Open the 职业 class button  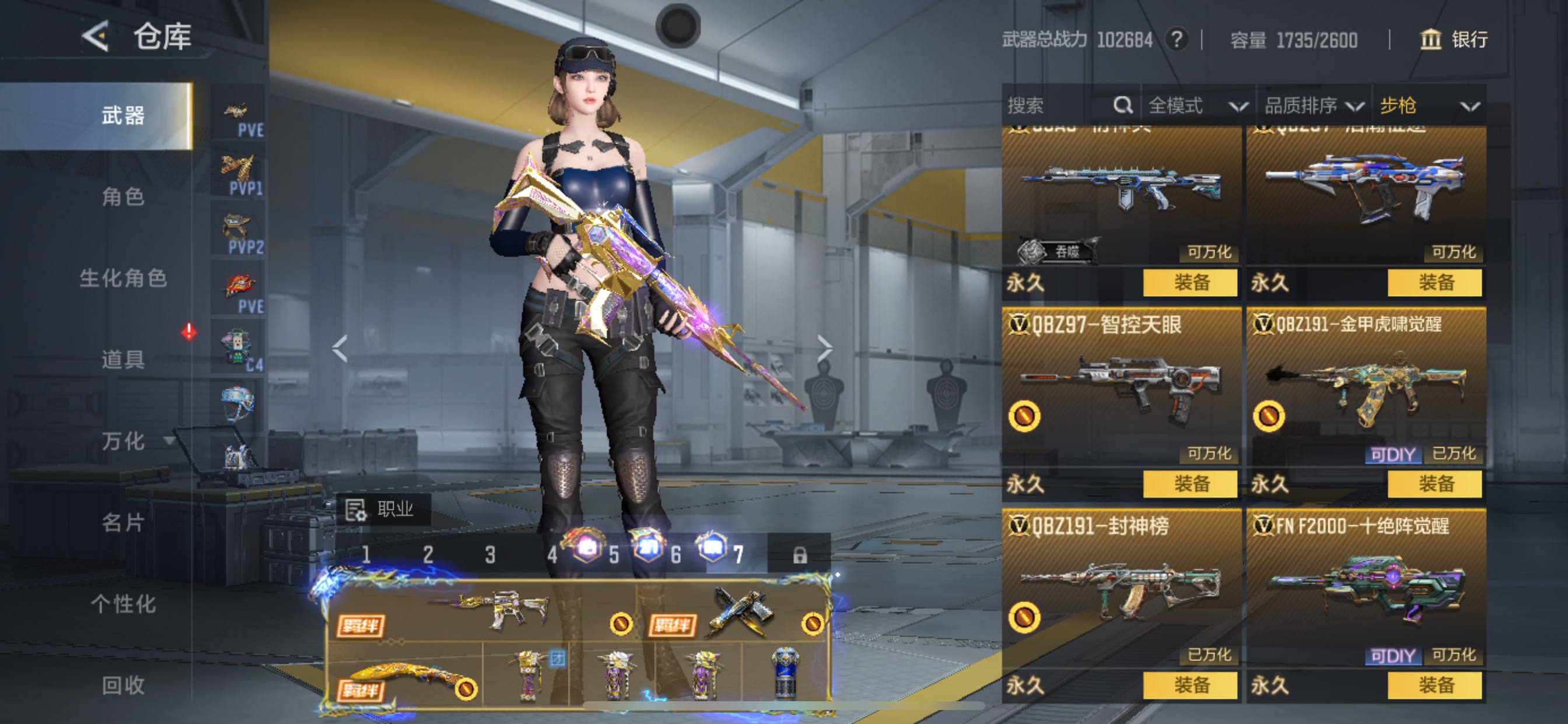[383, 509]
